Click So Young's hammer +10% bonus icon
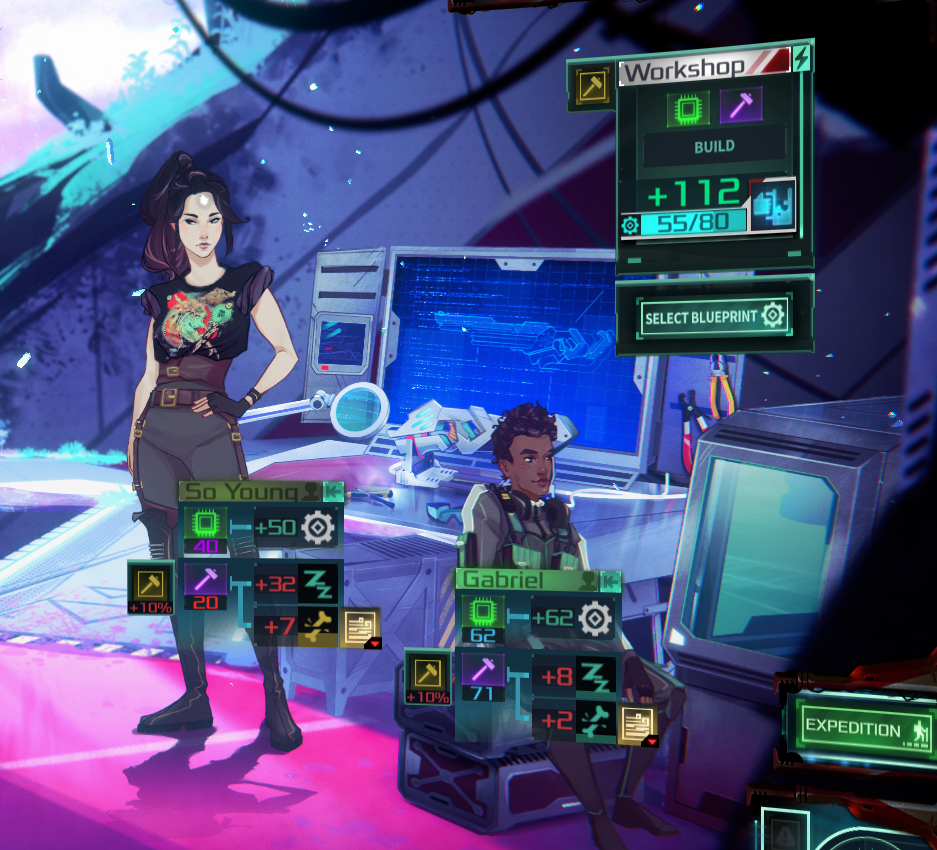 pyautogui.click(x=151, y=585)
